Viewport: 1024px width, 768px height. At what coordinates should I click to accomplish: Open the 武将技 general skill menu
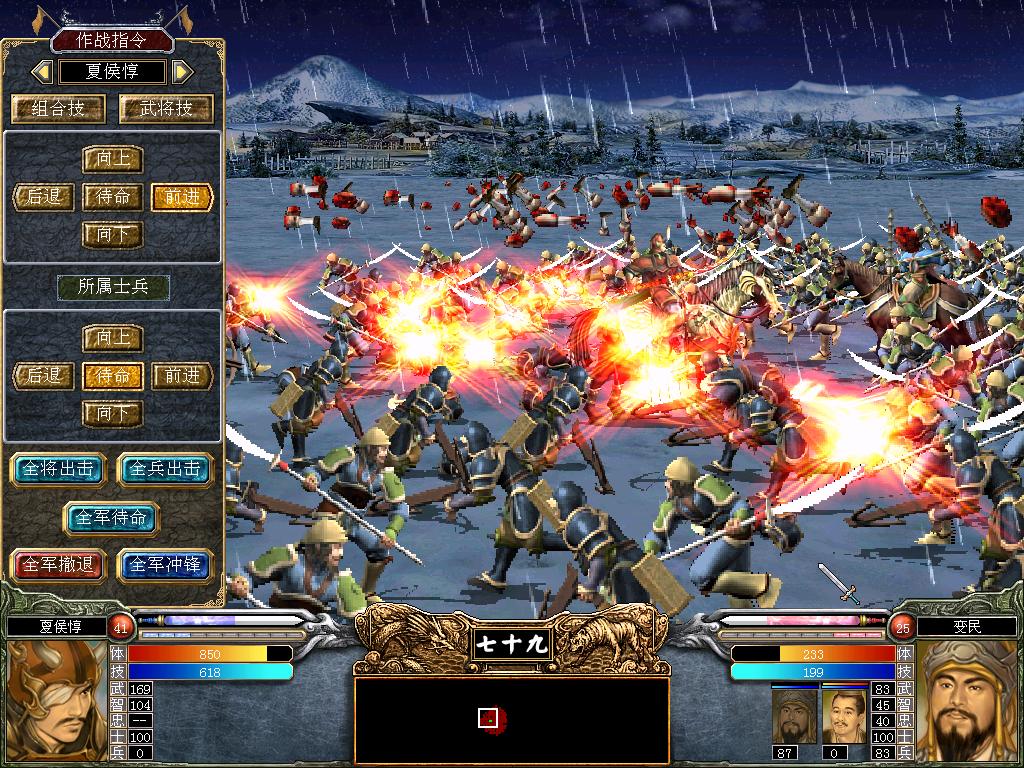pyautogui.click(x=166, y=109)
